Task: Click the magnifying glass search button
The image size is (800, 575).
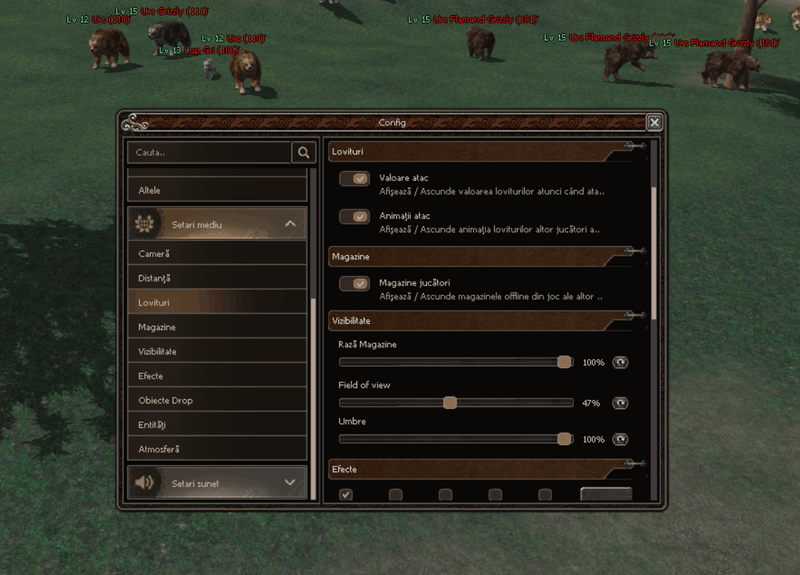Action: pos(303,152)
